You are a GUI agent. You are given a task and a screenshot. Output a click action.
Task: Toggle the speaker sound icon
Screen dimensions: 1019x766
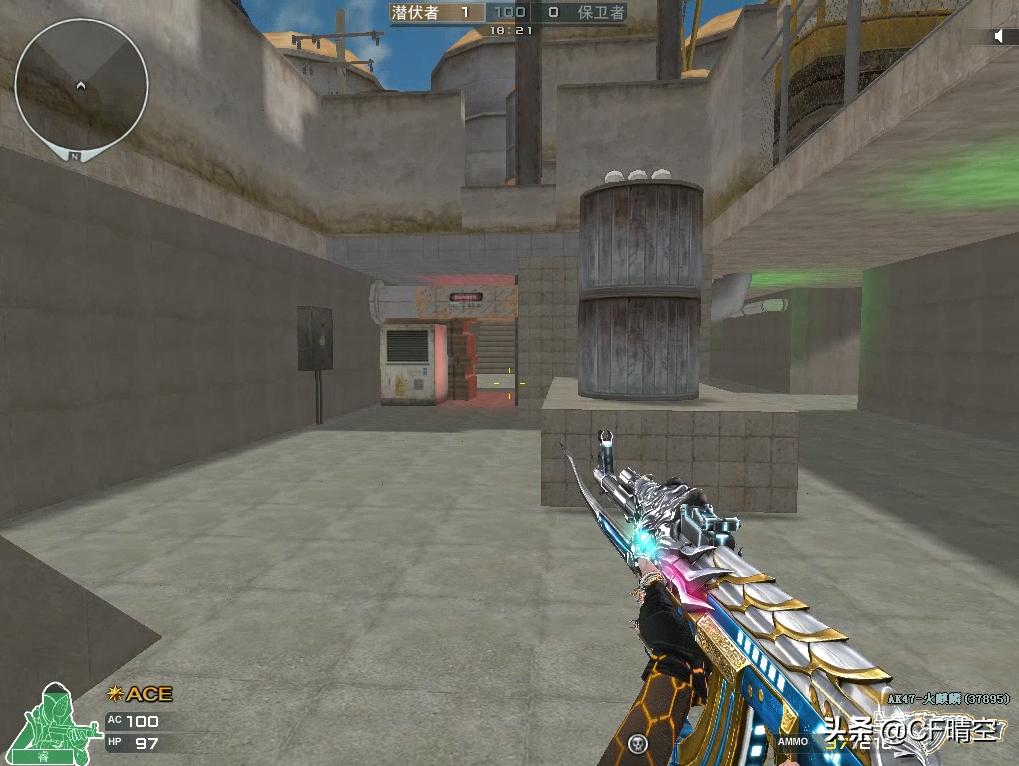[998, 37]
